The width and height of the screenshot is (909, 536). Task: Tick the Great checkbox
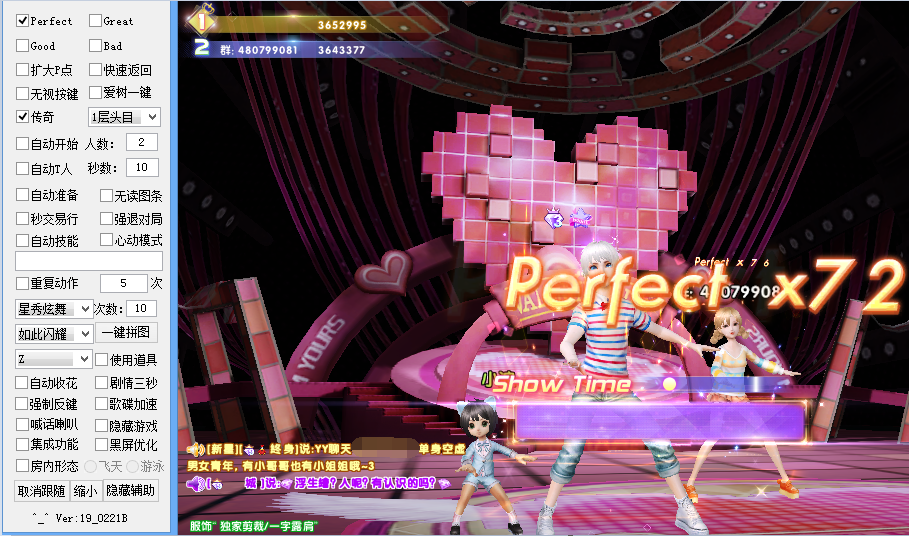tap(95, 20)
